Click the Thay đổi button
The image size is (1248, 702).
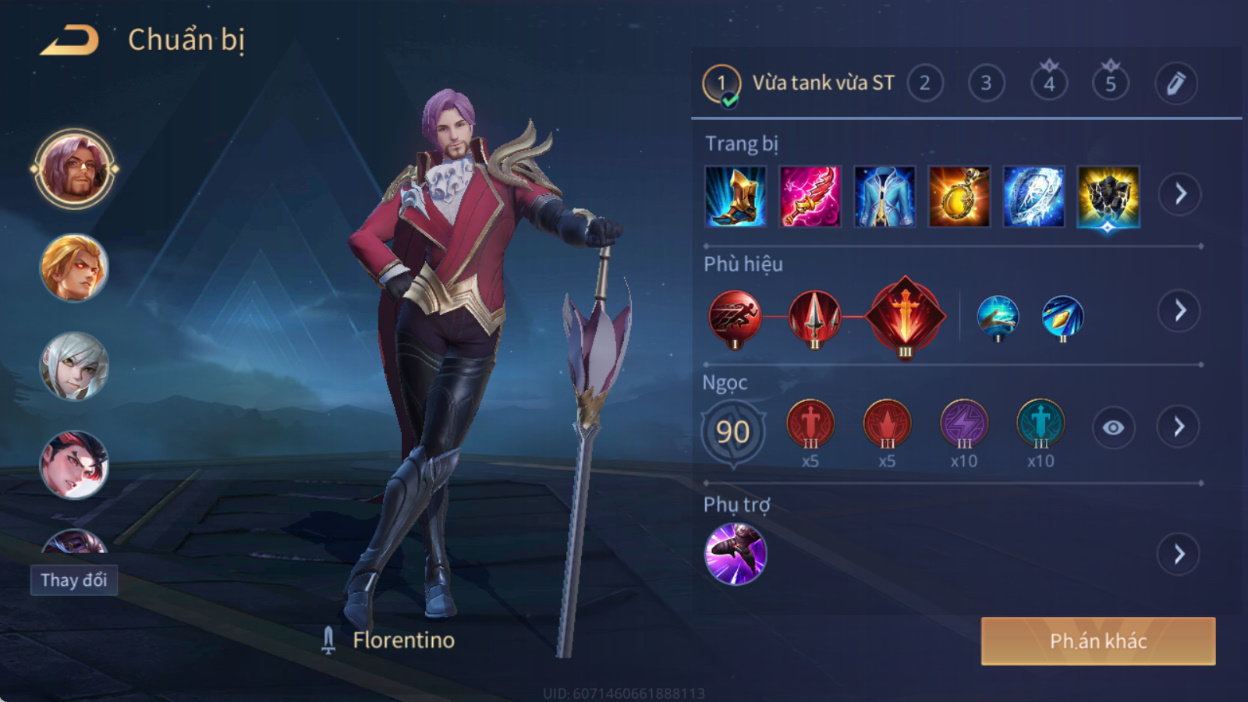point(74,581)
